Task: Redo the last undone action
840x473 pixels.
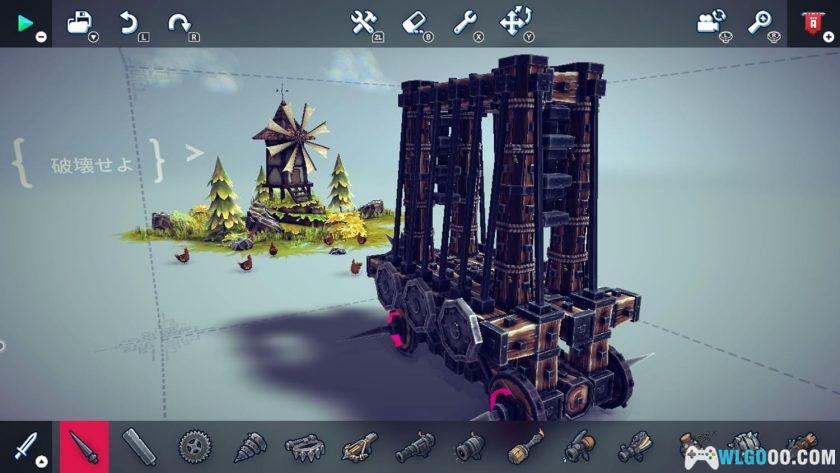Action: pos(179,23)
